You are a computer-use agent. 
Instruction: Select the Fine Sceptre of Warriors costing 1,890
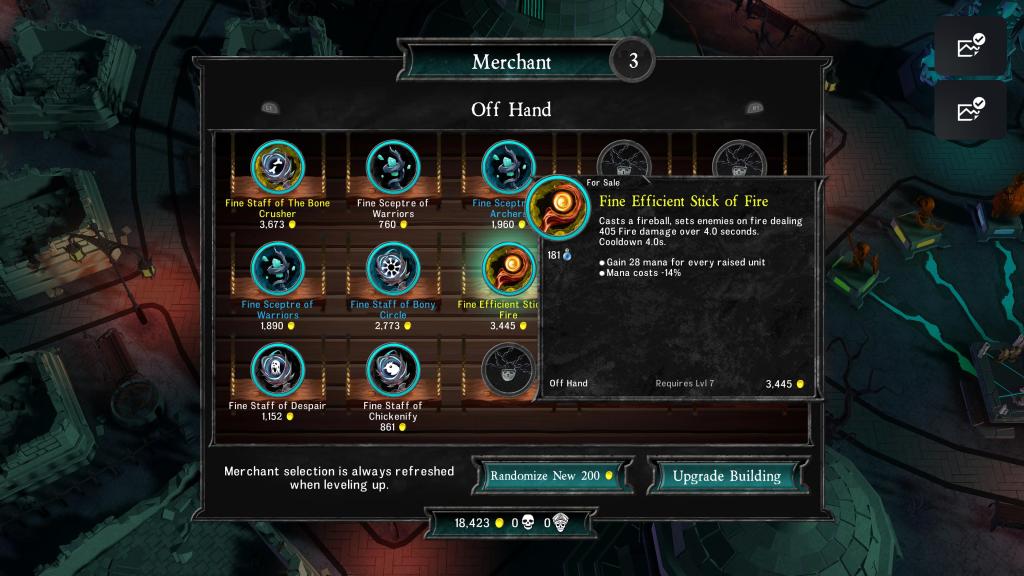coord(277,269)
